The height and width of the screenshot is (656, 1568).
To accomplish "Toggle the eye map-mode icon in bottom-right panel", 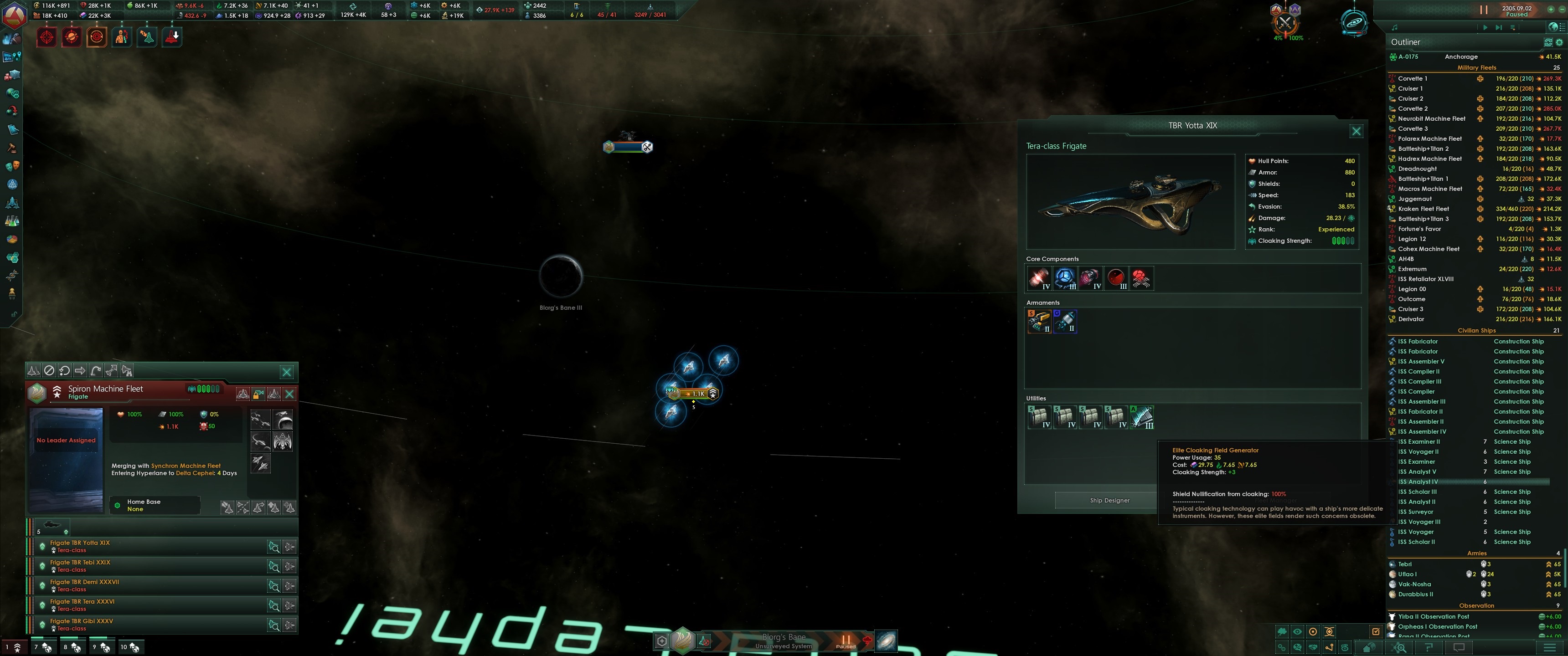I will coord(1297,632).
